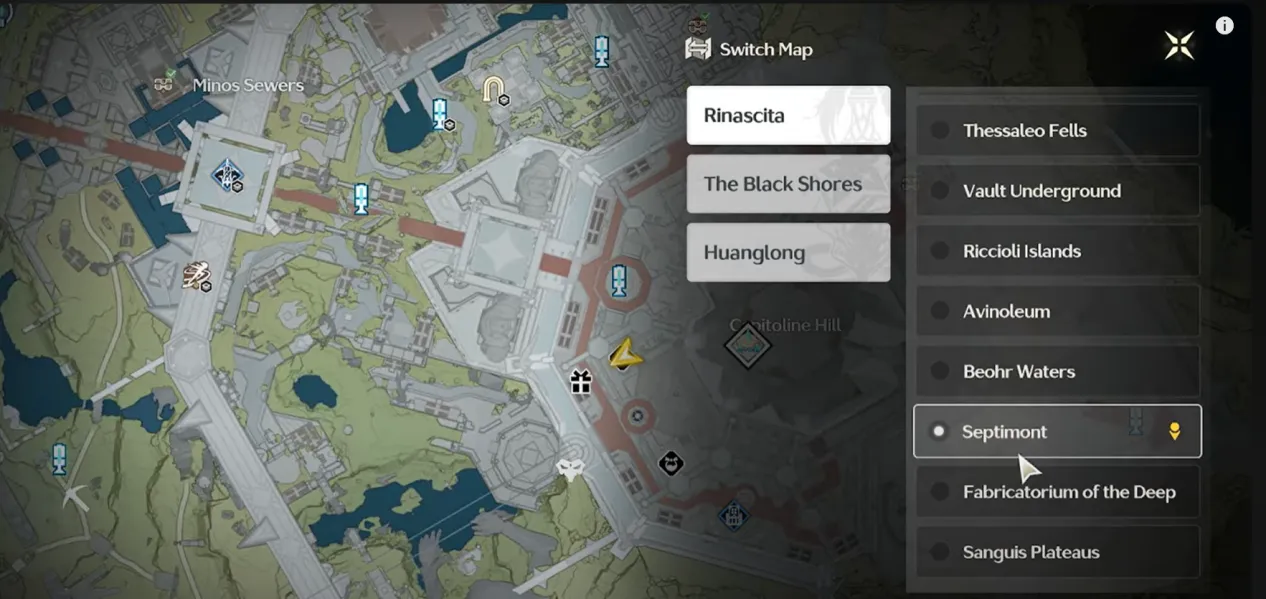This screenshot has width=1266, height=599.
Task: Open the Vault Underground area
Action: tap(1057, 191)
